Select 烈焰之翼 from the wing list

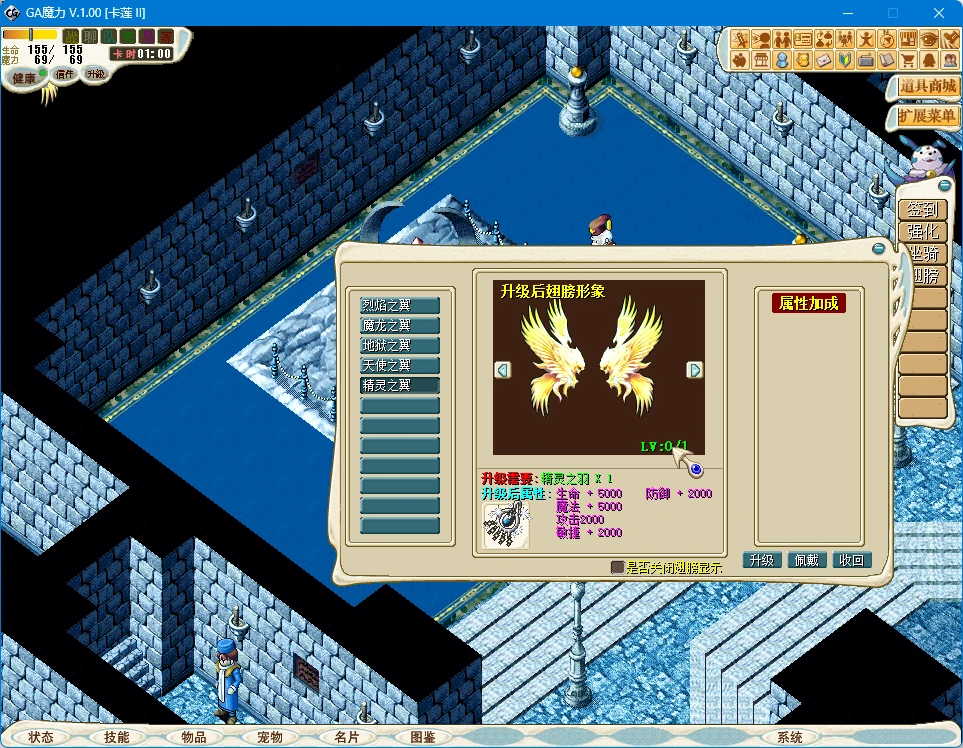[x=400, y=305]
